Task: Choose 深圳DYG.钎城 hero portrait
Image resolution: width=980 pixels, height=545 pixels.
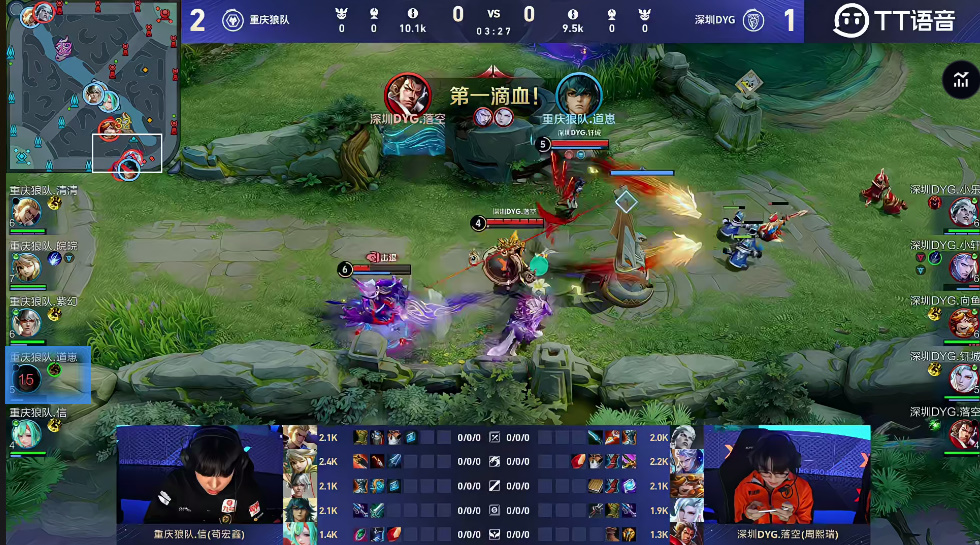Action: (x=961, y=378)
